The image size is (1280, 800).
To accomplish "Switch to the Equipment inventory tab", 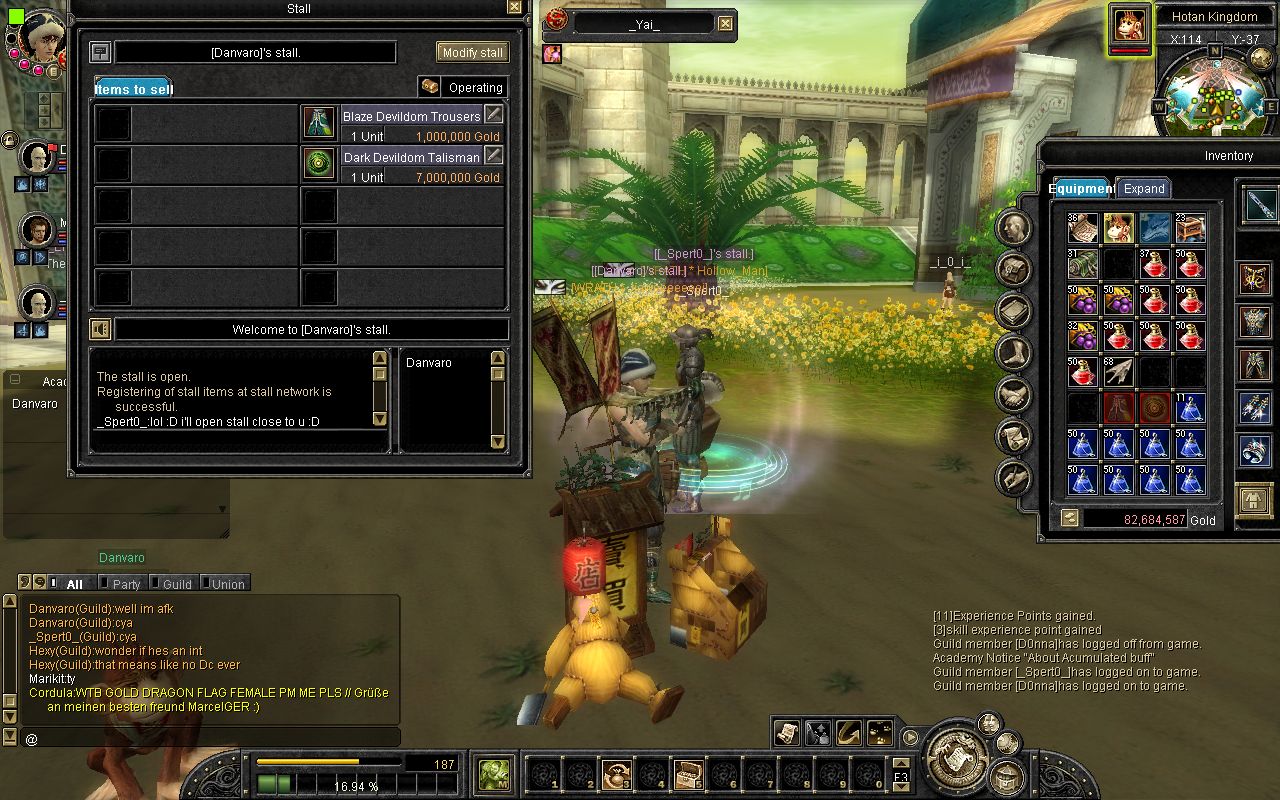I will click(1080, 188).
